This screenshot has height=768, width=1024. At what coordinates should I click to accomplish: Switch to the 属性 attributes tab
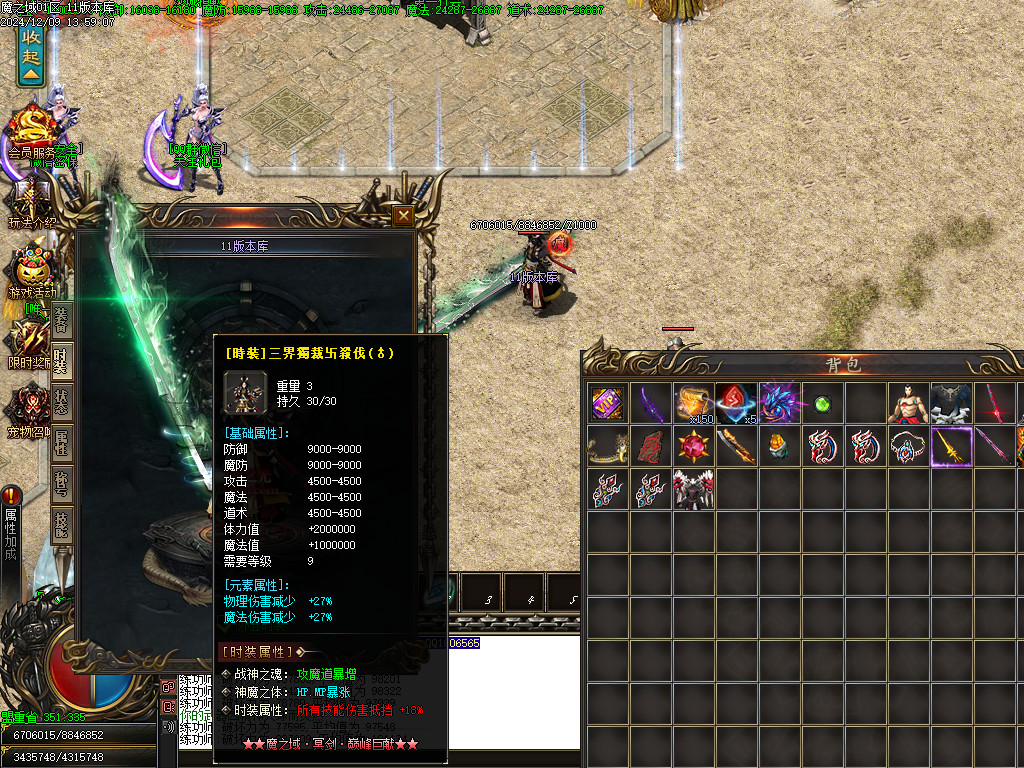pyautogui.click(x=61, y=442)
